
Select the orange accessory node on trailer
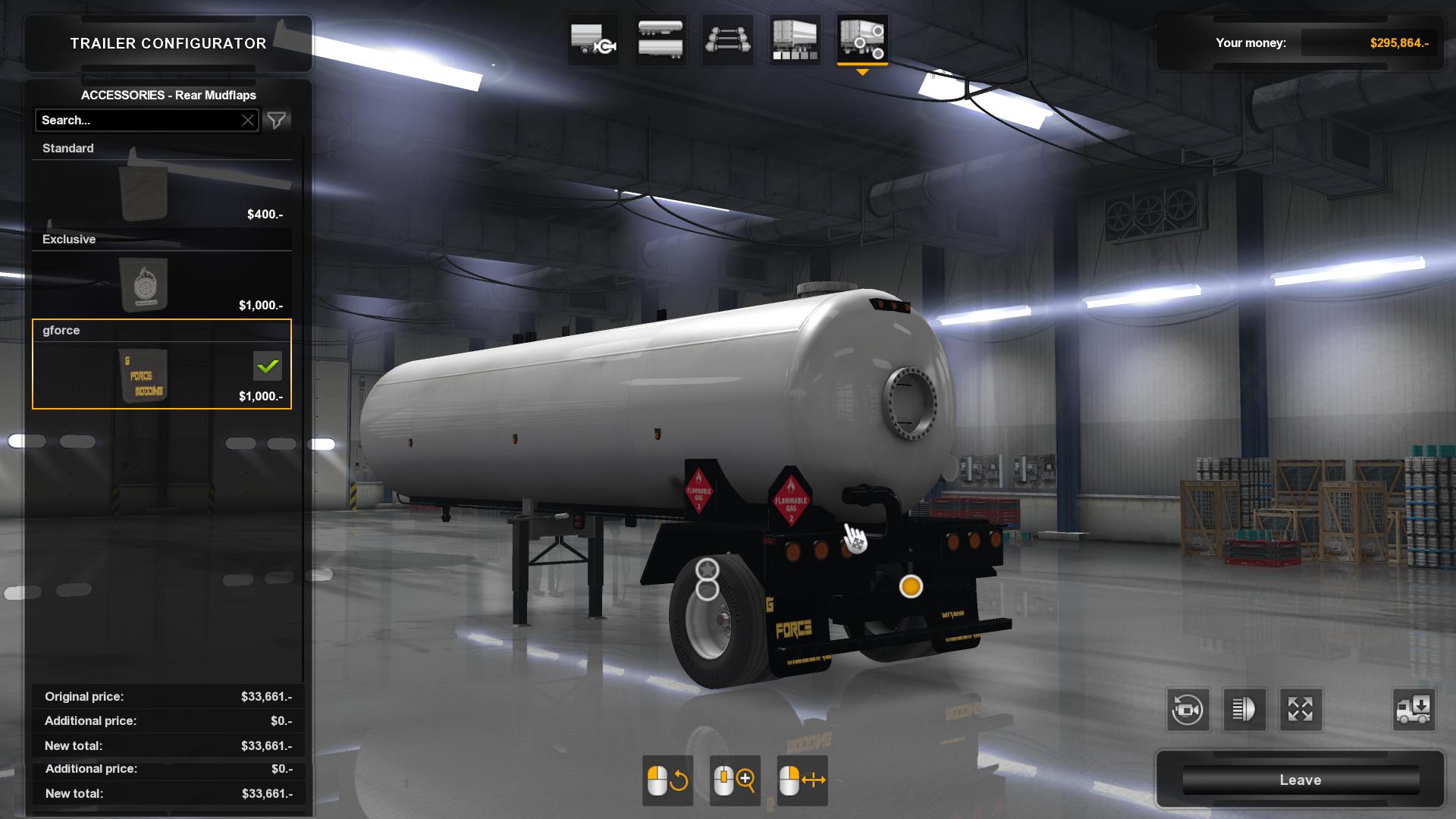(911, 586)
